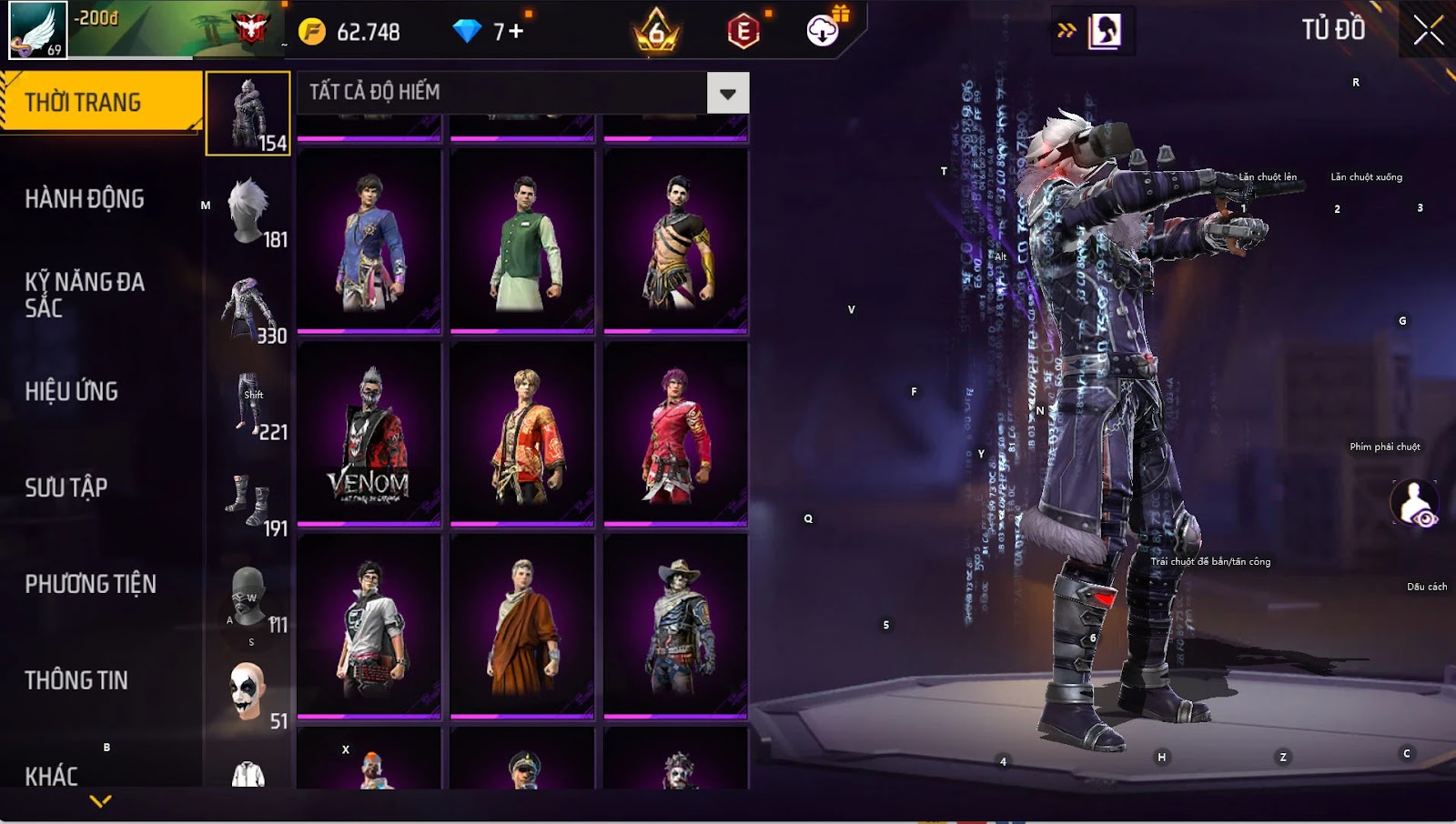
Task: Go to the Hiệu Ứng section
Action: coord(72,391)
